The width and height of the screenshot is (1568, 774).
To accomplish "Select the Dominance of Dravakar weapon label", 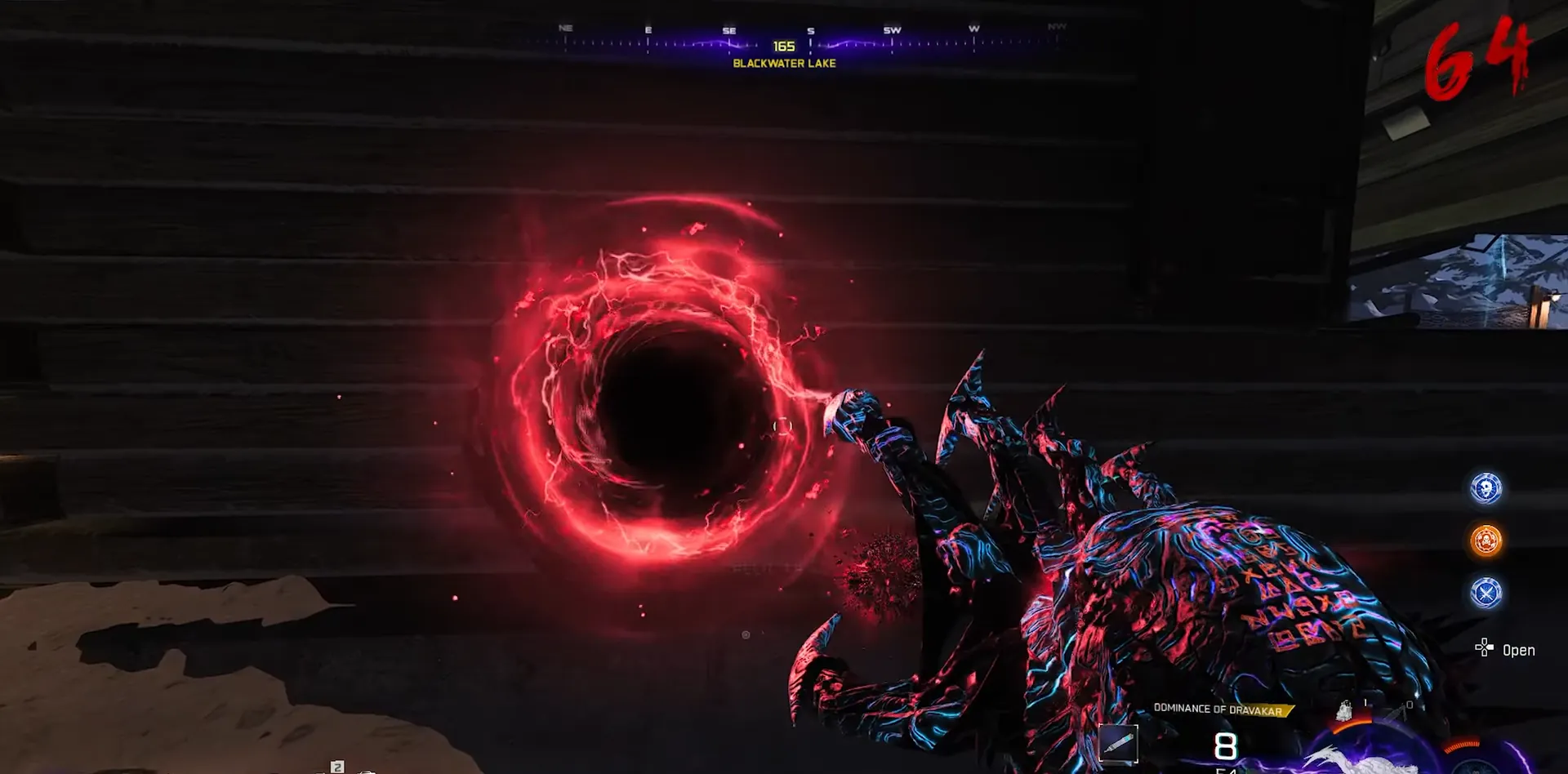I will (x=1218, y=709).
